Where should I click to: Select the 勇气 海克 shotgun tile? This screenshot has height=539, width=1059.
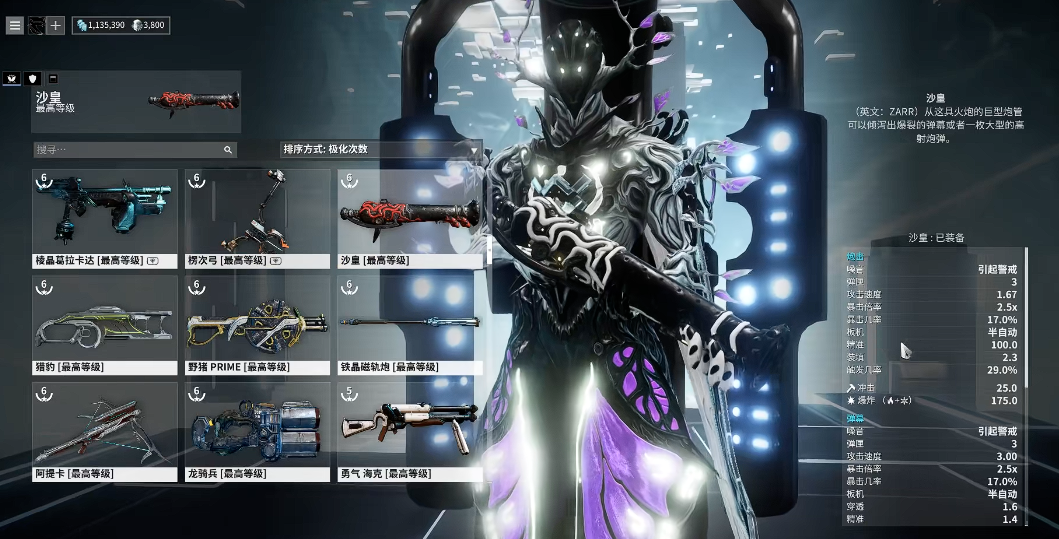[x=410, y=432]
